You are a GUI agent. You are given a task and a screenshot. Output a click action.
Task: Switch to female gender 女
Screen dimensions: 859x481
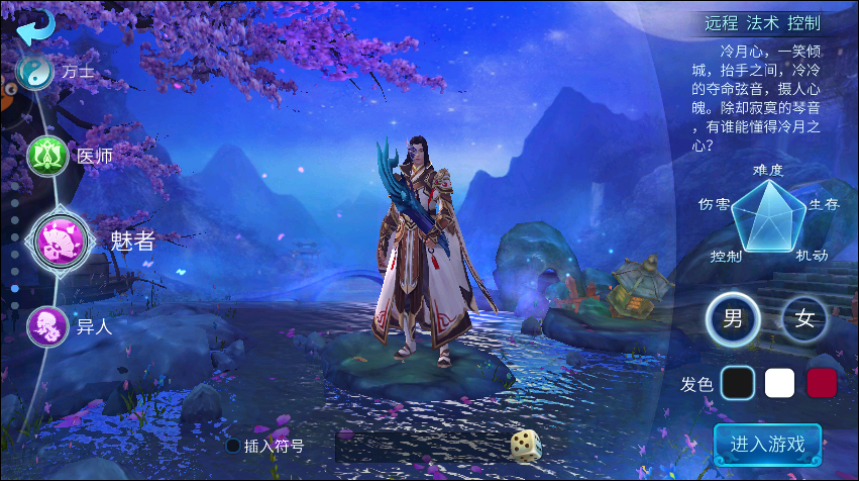pos(805,320)
